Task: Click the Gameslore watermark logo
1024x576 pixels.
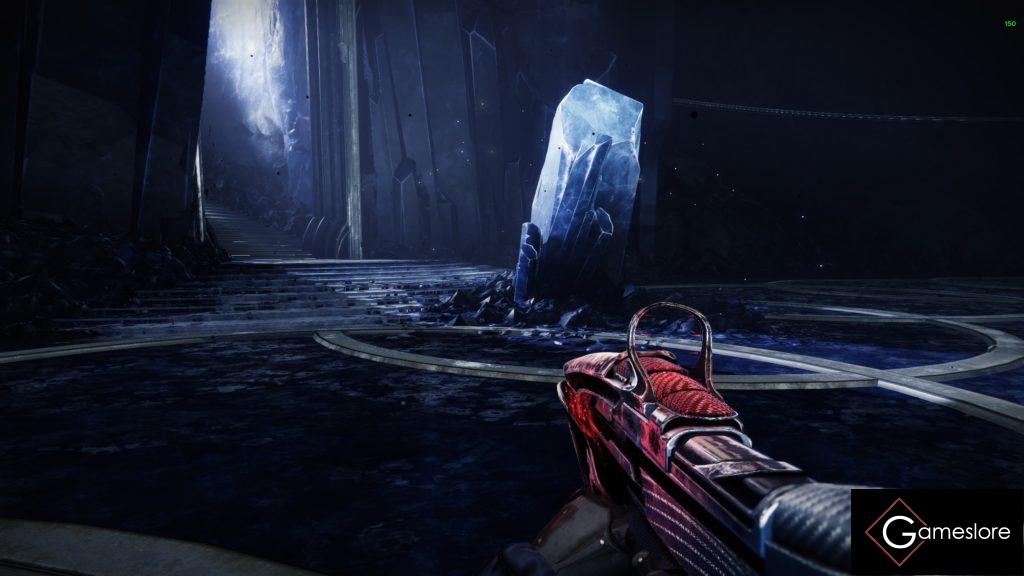Action: coord(937,532)
